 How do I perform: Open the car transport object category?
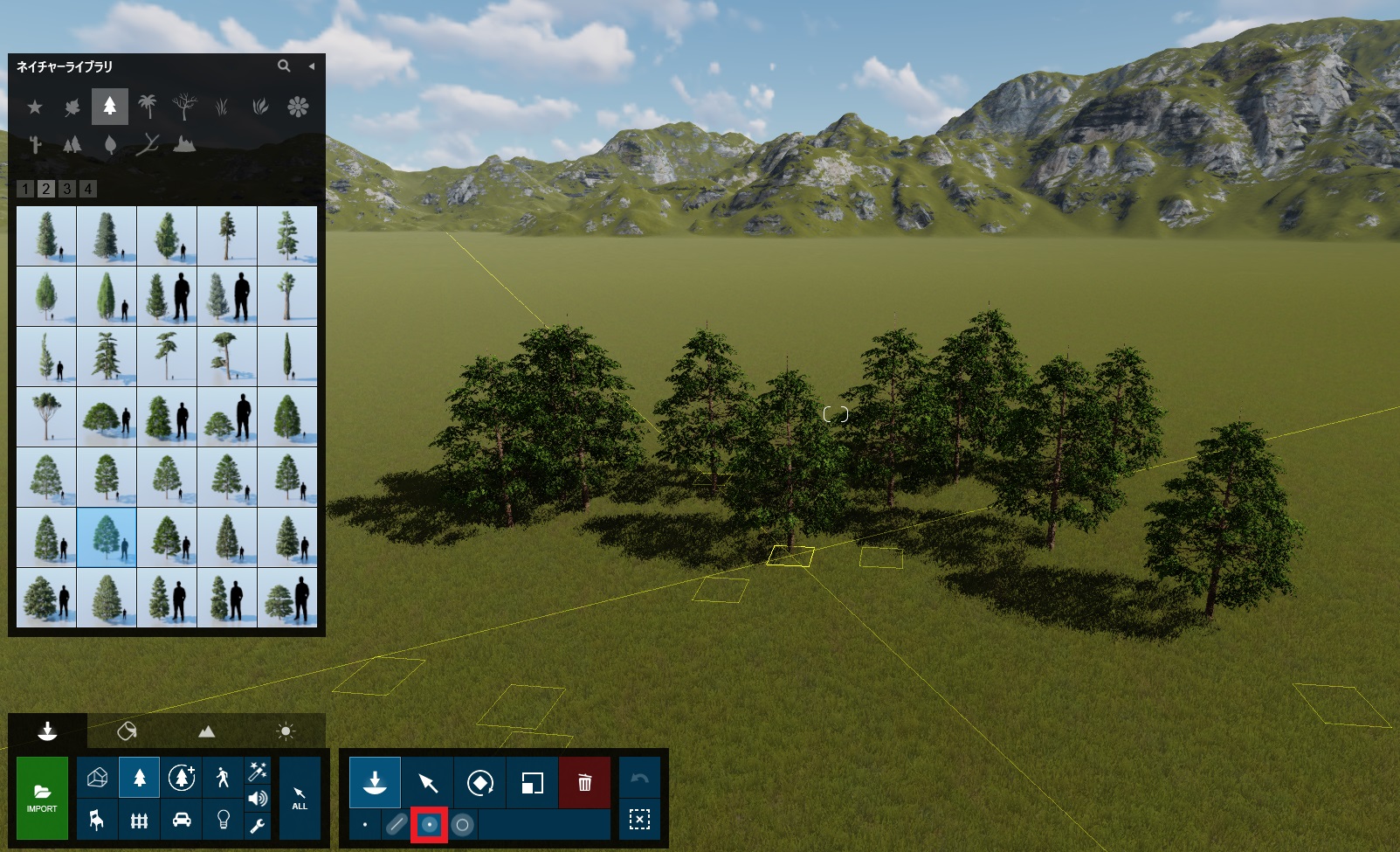point(182,820)
